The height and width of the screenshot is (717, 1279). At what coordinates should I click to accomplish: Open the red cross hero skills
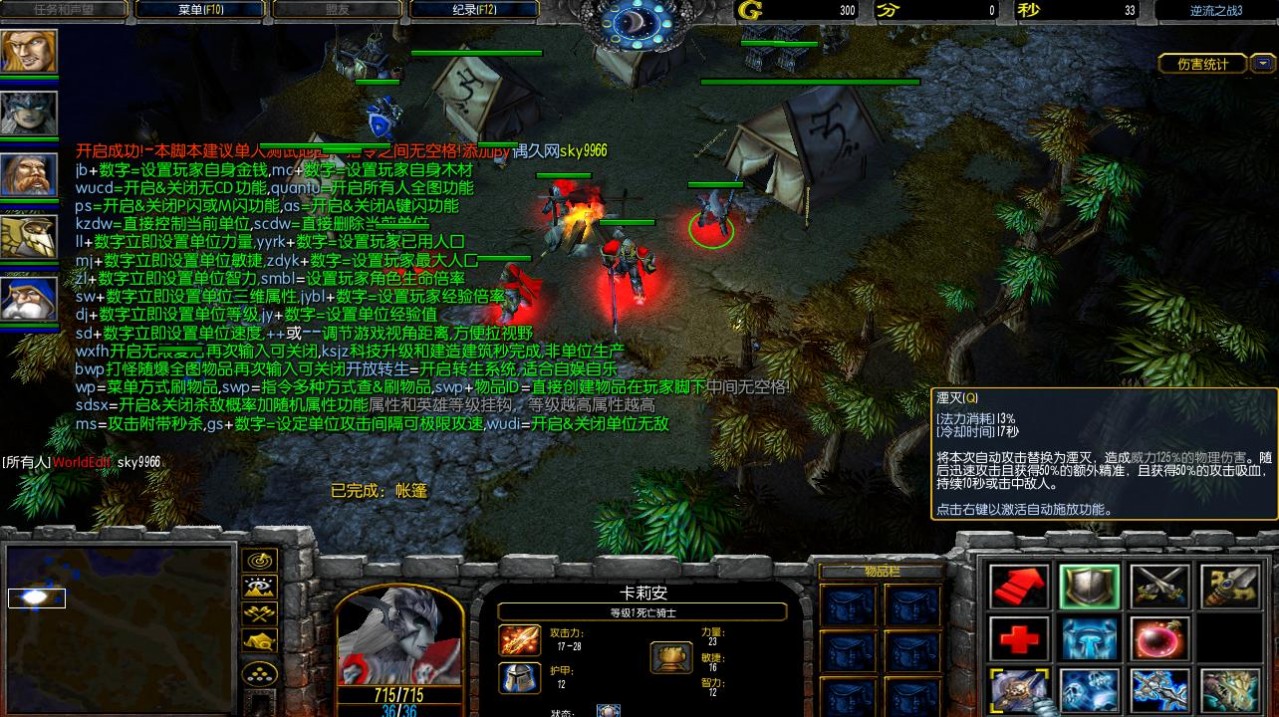pos(1019,638)
